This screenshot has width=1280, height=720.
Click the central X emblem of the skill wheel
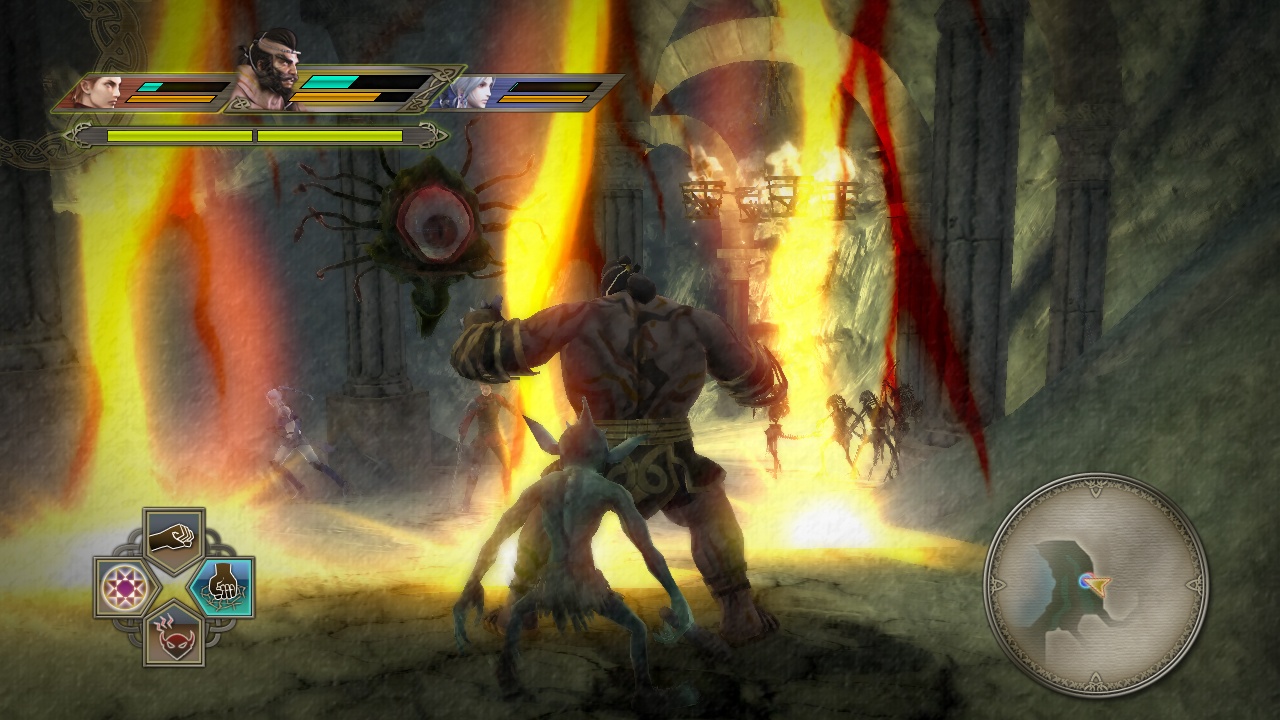(177, 584)
